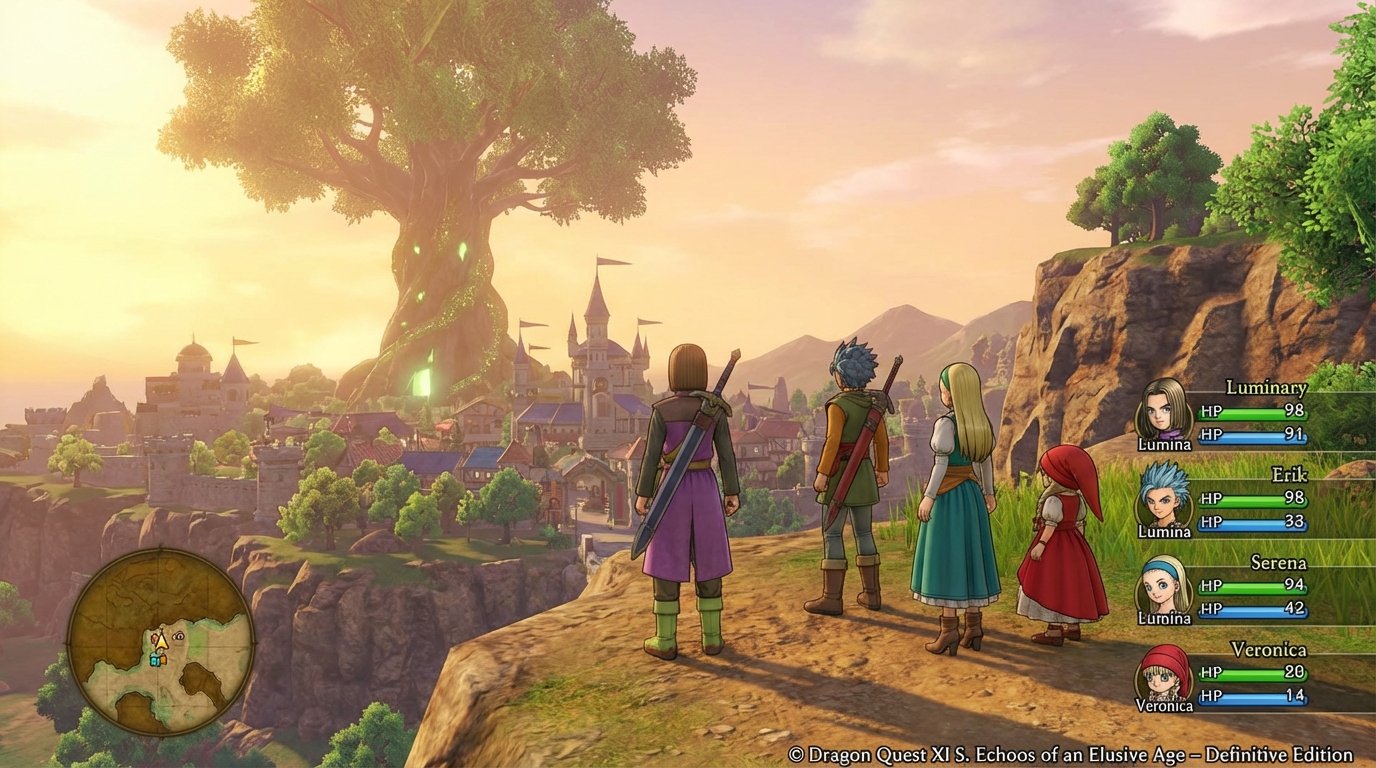Click the Dragon Quest XI copyright text
The image size is (1376, 768).
pyautogui.click(x=1072, y=755)
